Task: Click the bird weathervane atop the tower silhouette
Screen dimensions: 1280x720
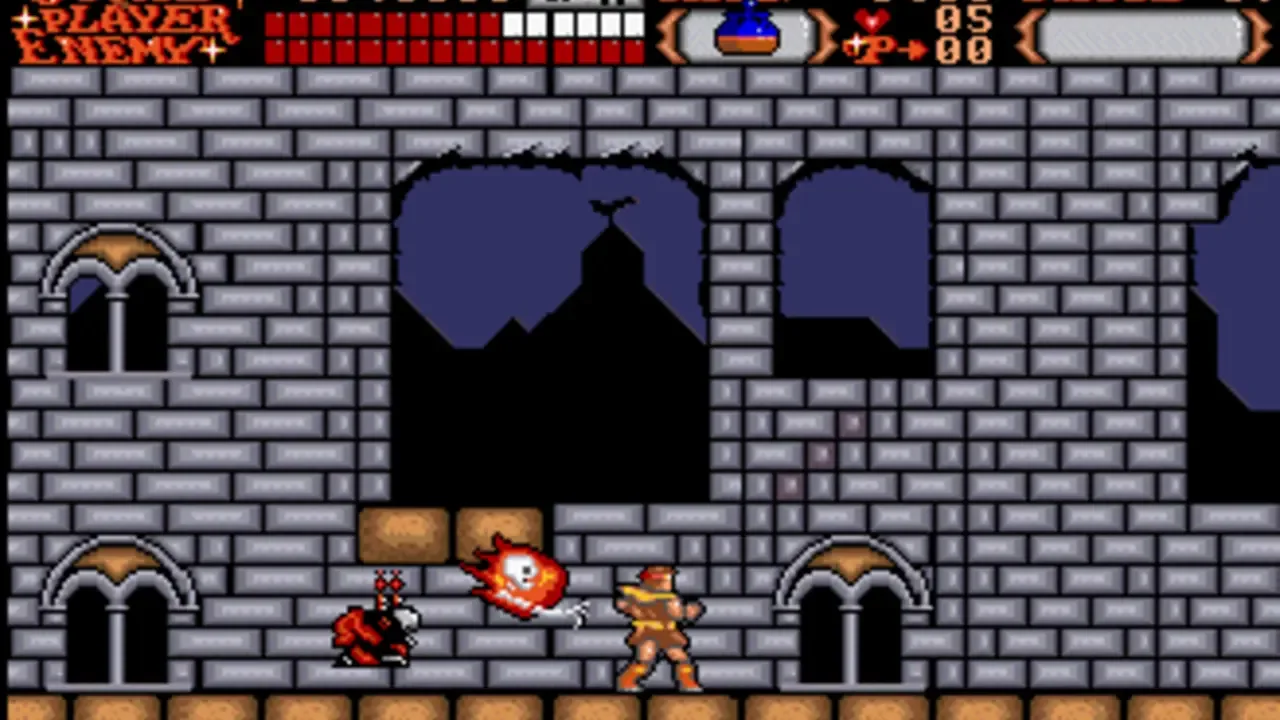Action: [612, 205]
